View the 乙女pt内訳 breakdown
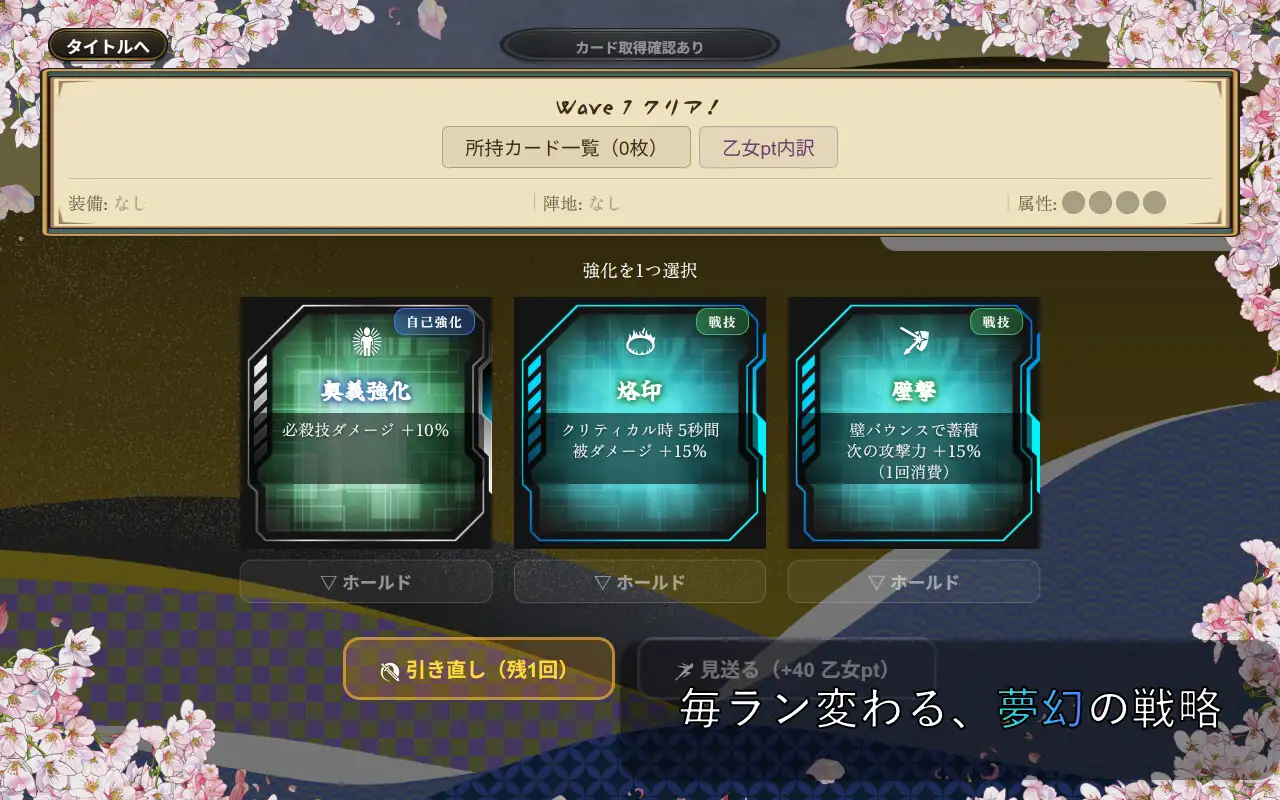The height and width of the screenshot is (800, 1280). pyautogui.click(x=768, y=147)
